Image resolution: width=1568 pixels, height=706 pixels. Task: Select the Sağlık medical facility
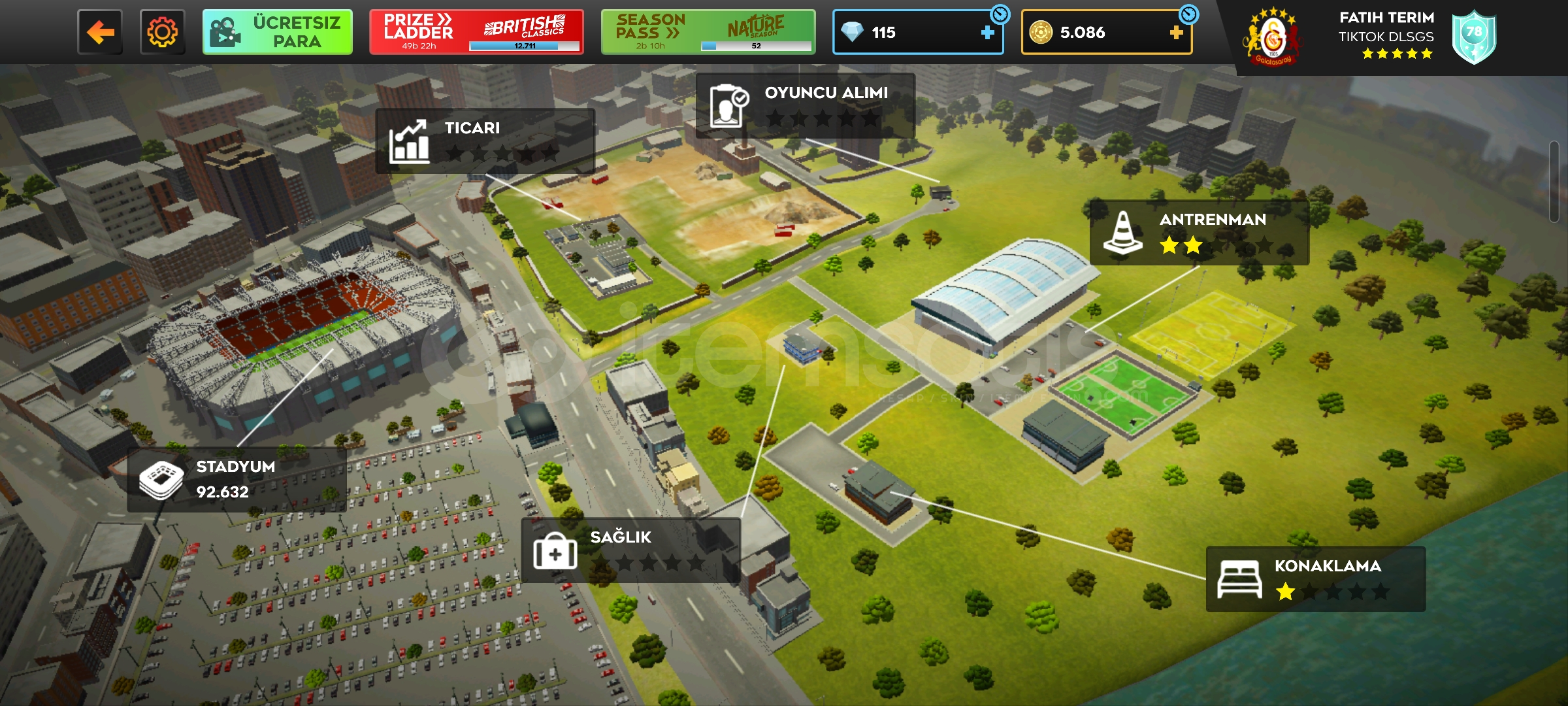point(630,550)
